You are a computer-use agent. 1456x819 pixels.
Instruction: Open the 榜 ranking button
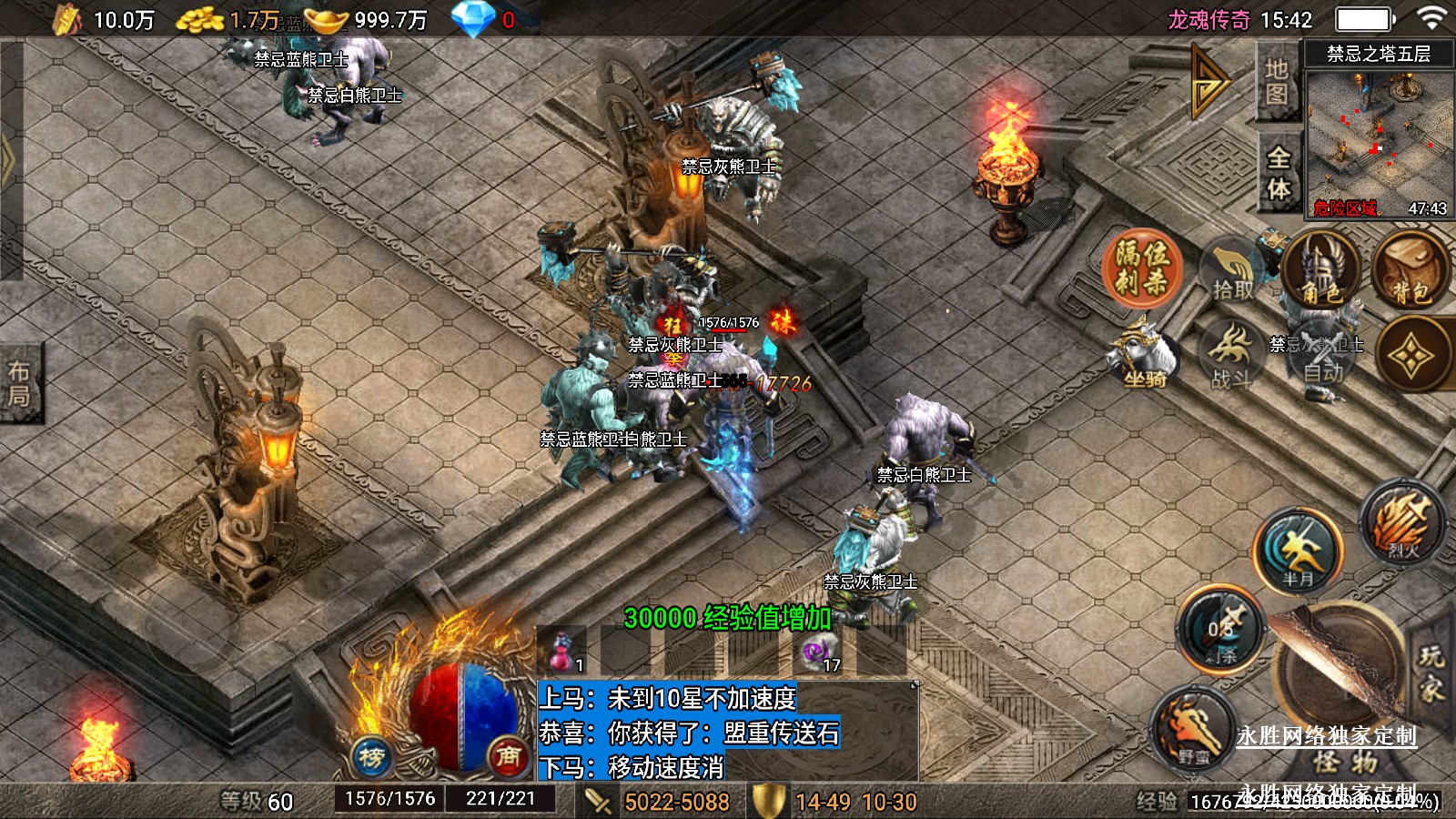pyautogui.click(x=371, y=757)
